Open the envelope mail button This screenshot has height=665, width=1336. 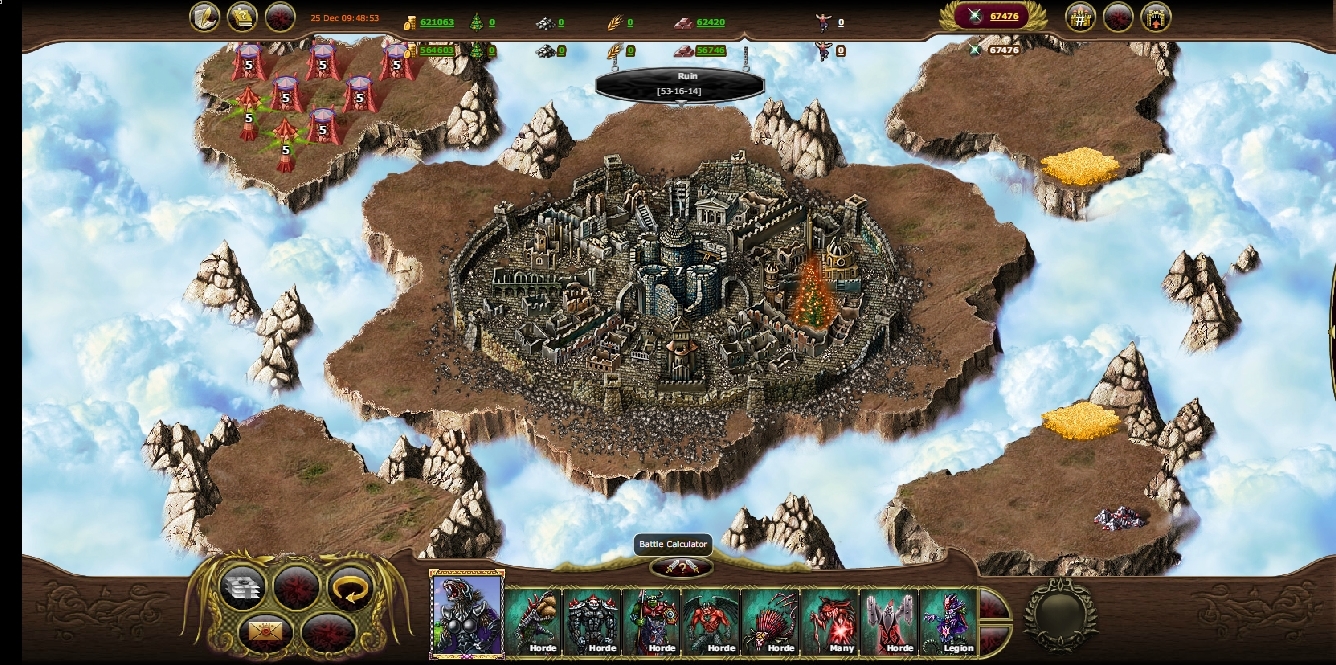[264, 631]
